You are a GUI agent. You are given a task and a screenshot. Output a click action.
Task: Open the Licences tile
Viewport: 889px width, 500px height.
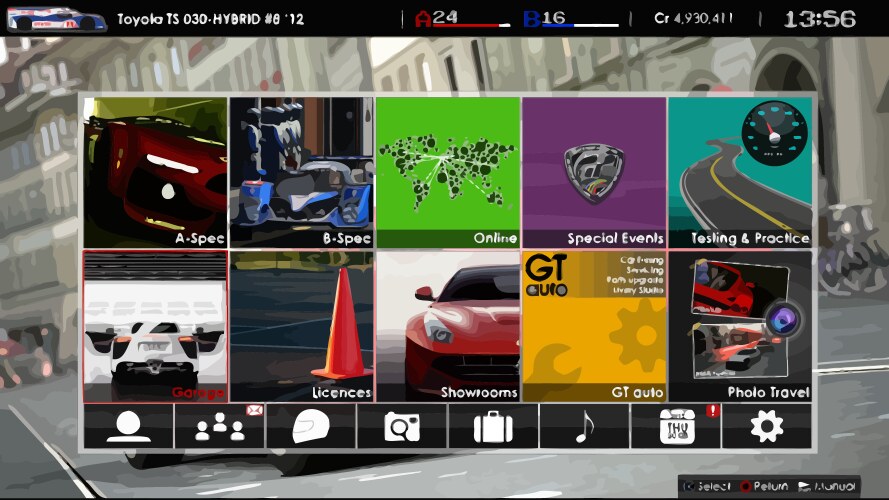301,326
